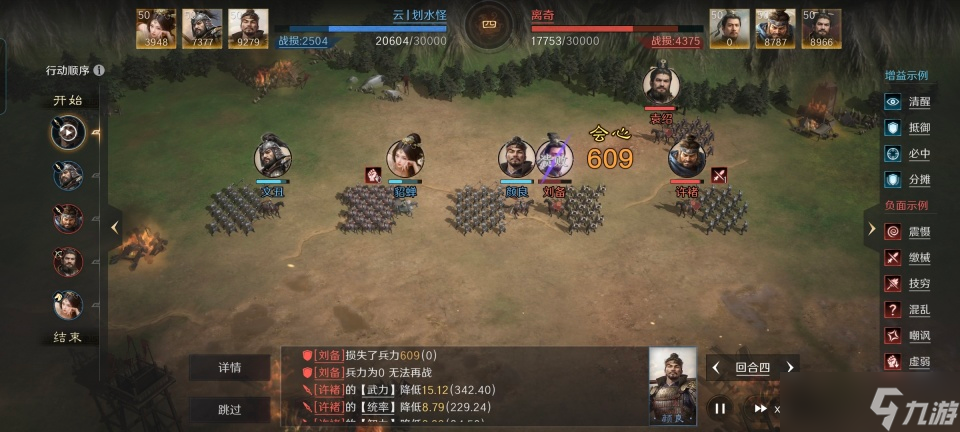Select the 震慑 debuff legend entry
Screen dimensions: 960x432
pos(906,232)
